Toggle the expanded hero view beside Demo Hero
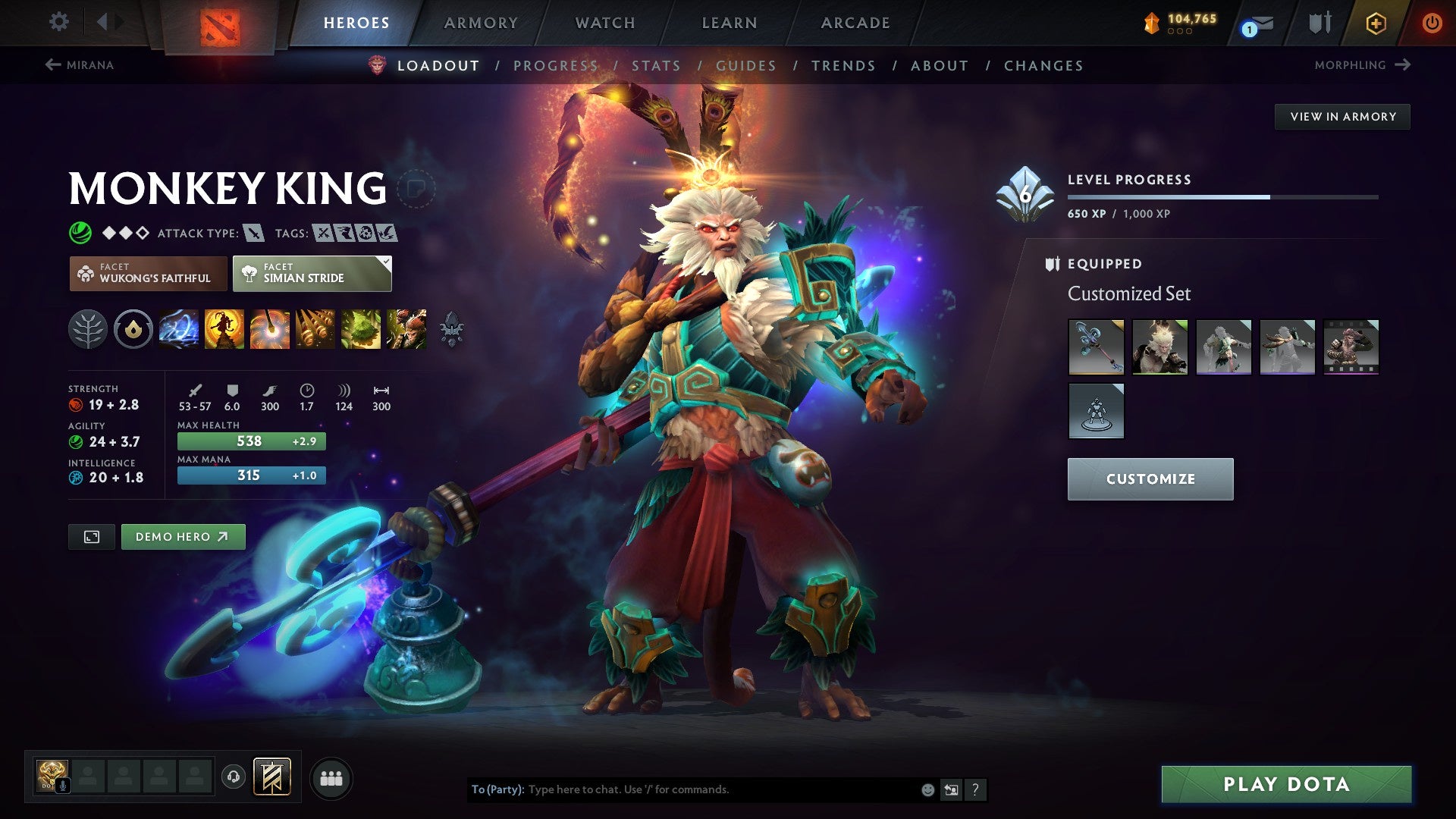Screen dimensions: 1456x819 pyautogui.click(x=91, y=536)
